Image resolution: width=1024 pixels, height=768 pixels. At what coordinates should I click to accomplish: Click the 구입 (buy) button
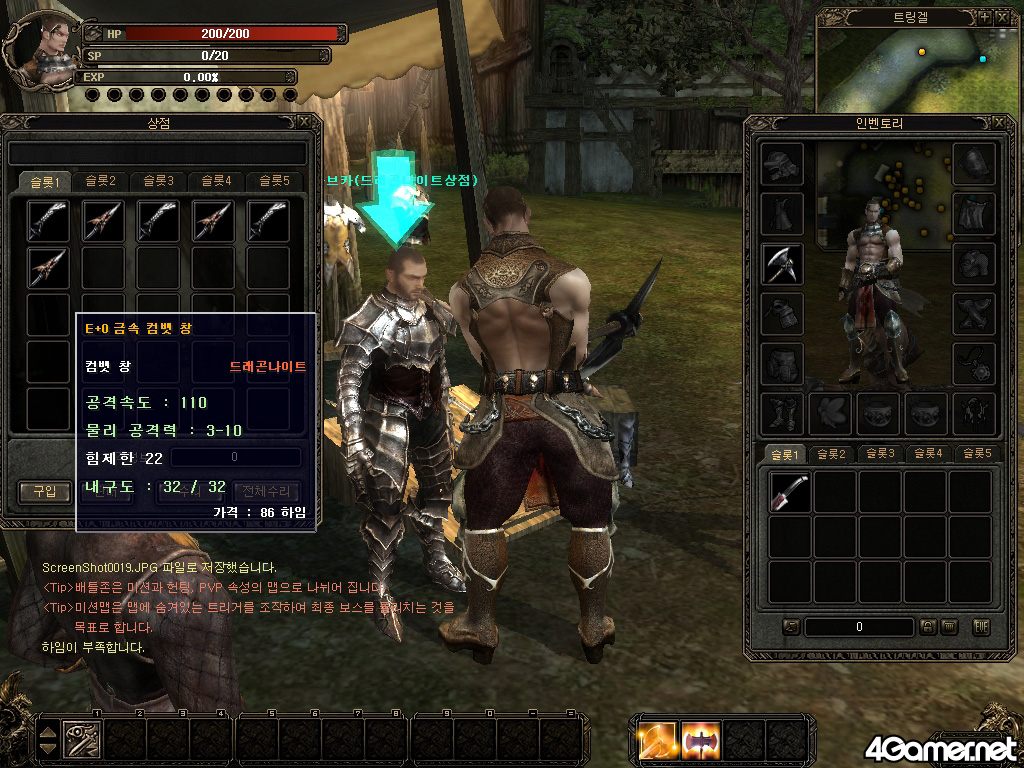(44, 491)
